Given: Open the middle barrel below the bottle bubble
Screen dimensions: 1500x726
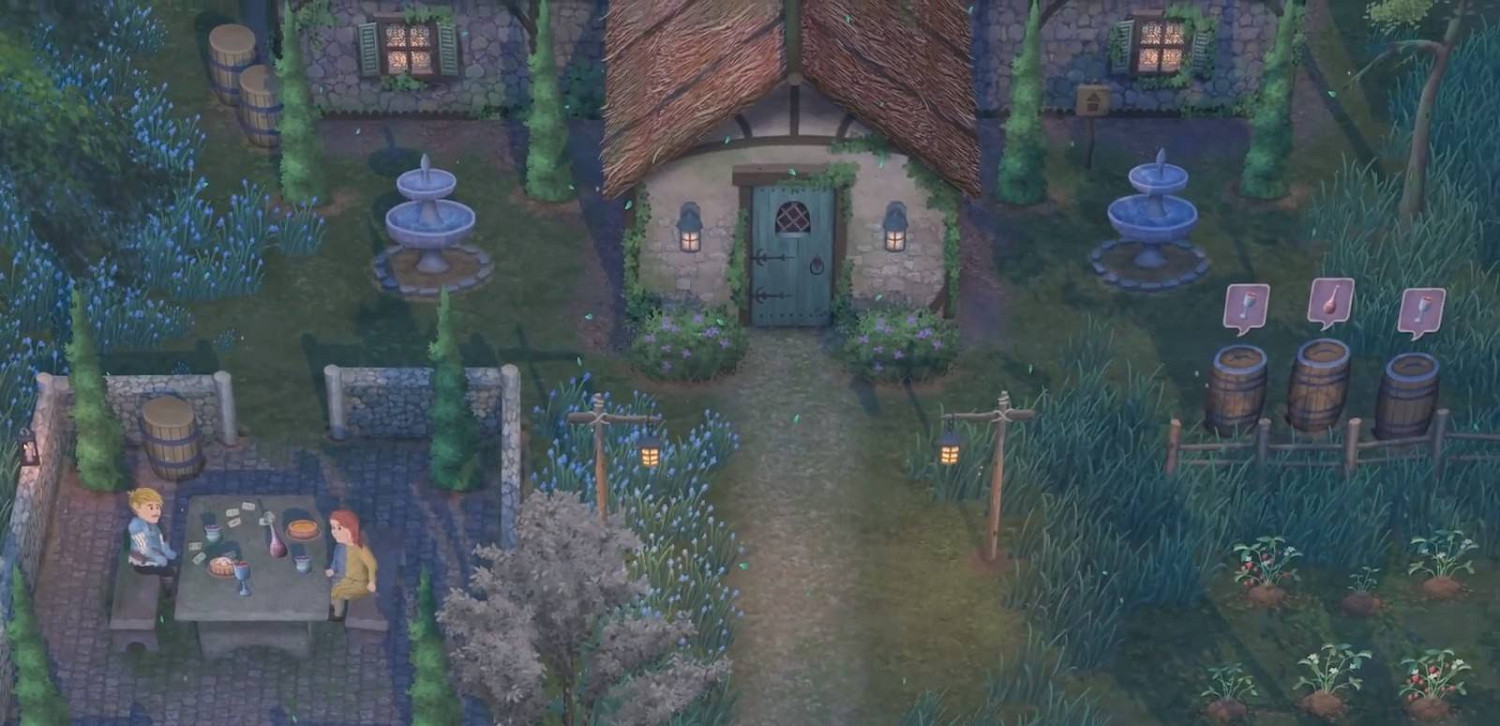Looking at the screenshot, I should click(1319, 383).
